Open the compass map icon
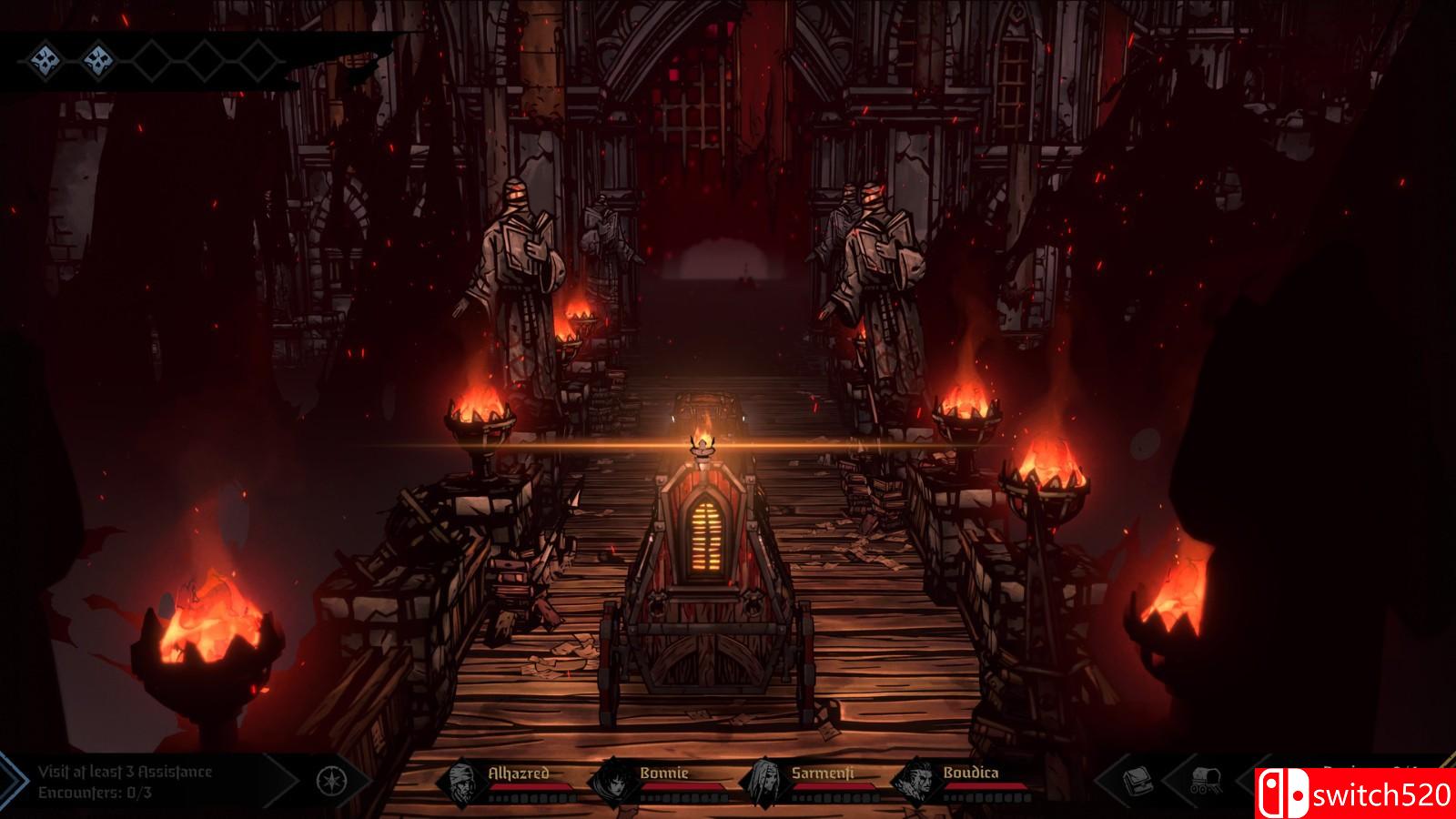Viewport: 1456px width, 819px height. 330,781
